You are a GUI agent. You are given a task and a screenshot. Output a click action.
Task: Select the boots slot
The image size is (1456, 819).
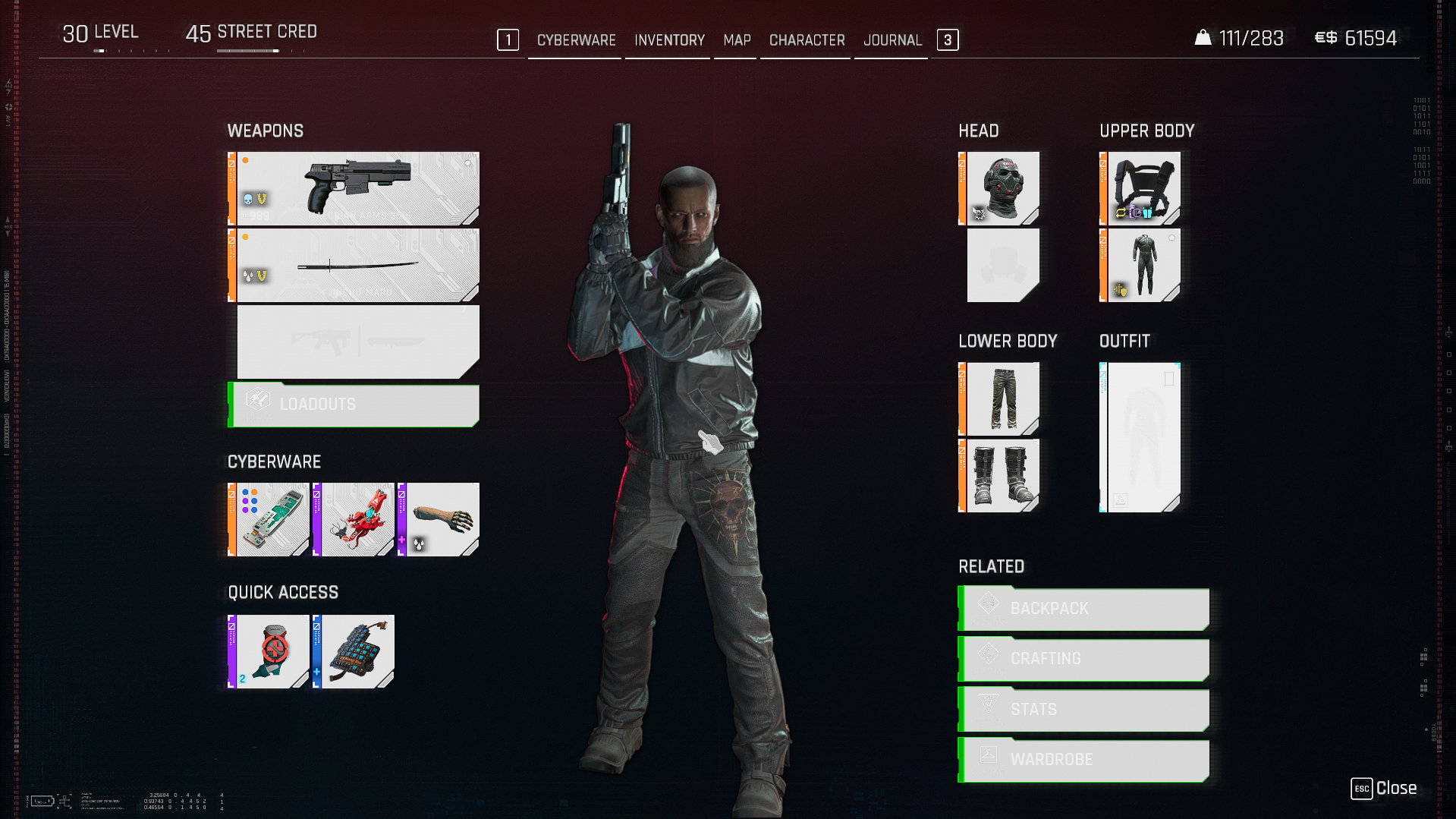tap(1000, 475)
